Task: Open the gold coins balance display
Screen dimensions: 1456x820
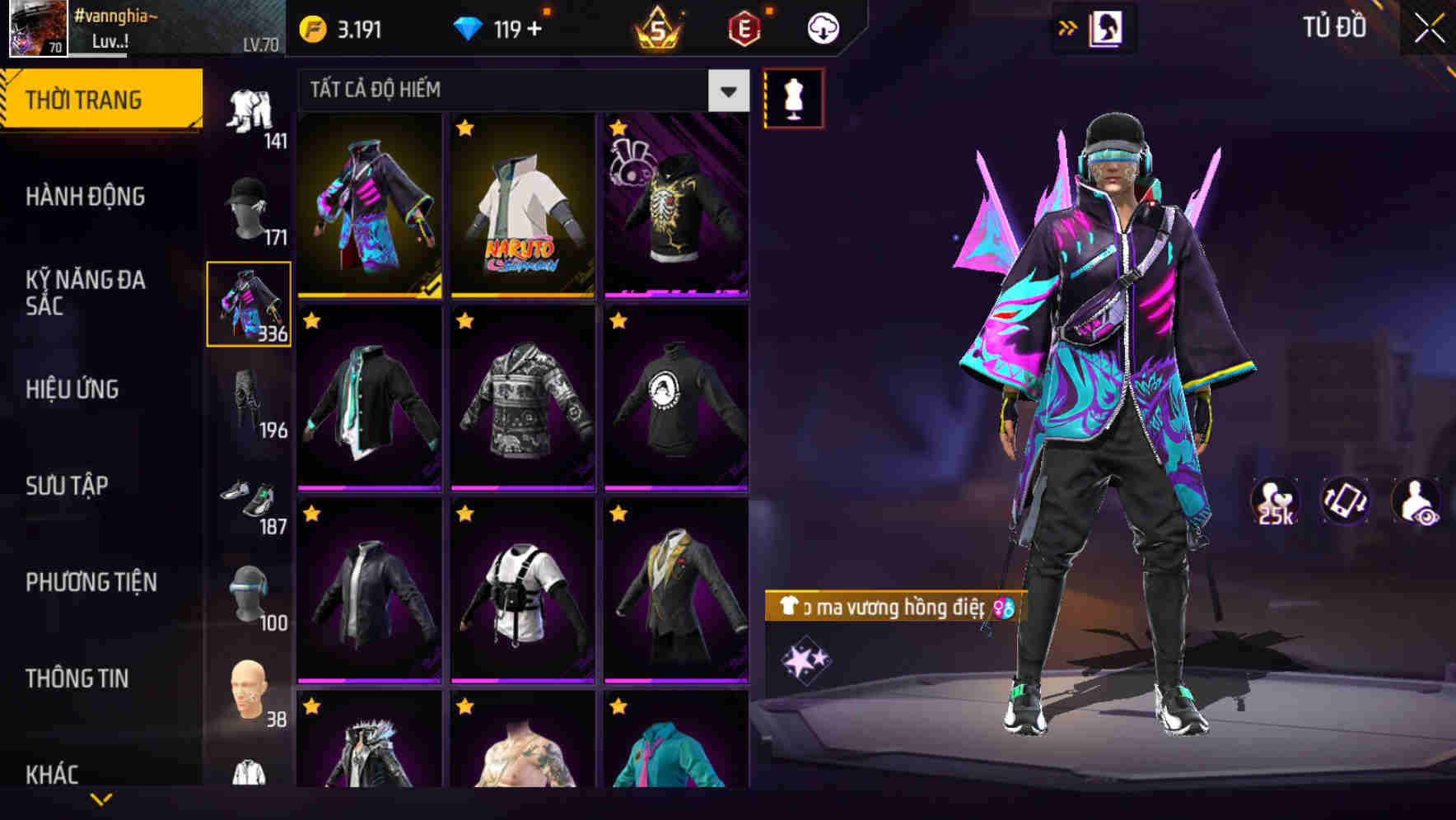Action: pos(338,27)
